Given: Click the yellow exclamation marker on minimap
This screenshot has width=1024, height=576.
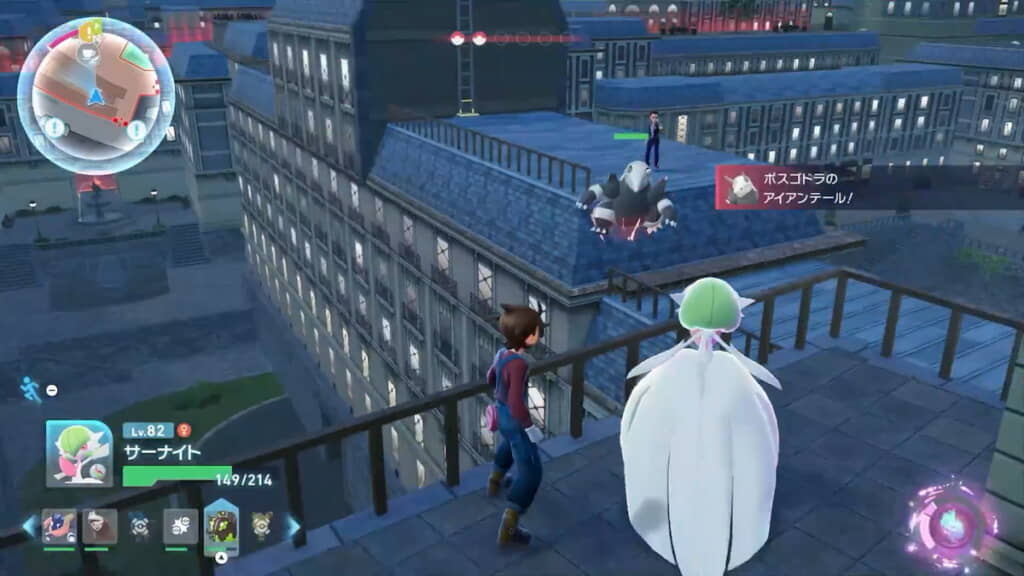Looking at the screenshot, I should click(x=90, y=32).
